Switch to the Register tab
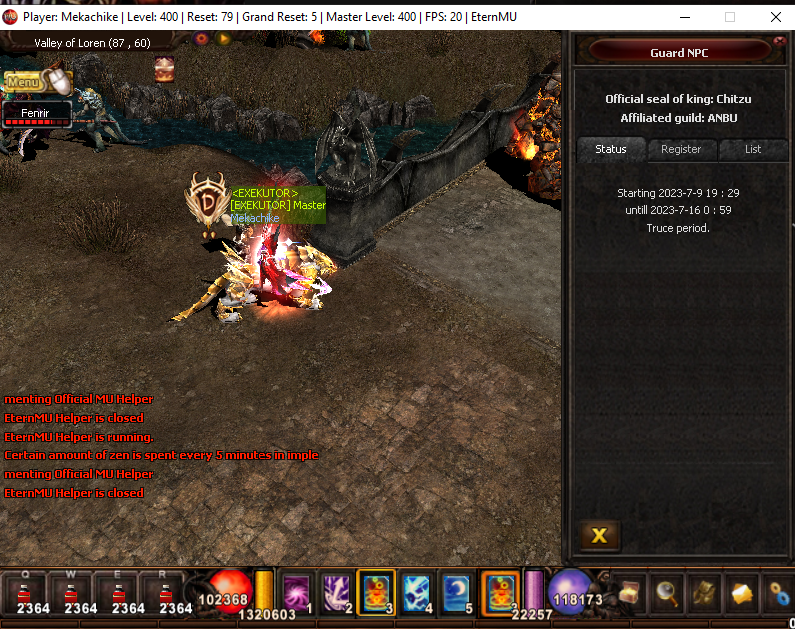Viewport: 795px width, 629px height. (681, 149)
